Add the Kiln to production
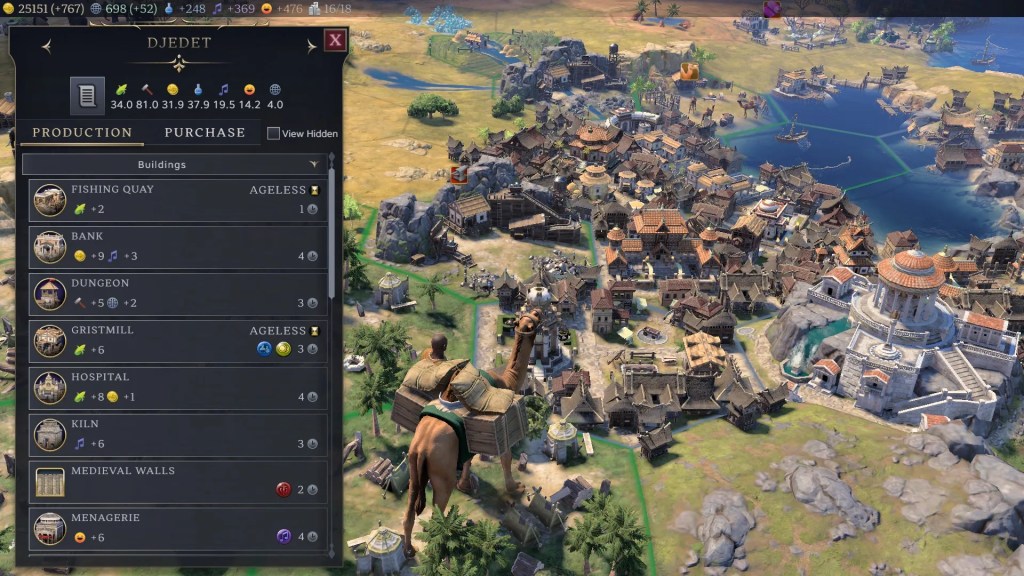This screenshot has width=1024, height=576. click(177, 434)
